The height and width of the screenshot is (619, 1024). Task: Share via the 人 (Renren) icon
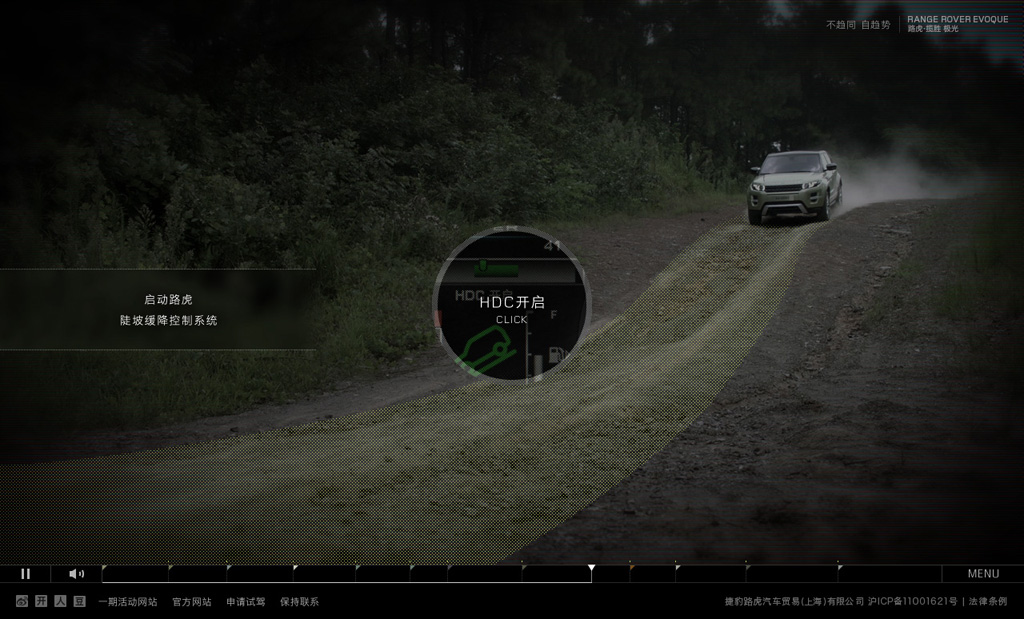(60, 601)
